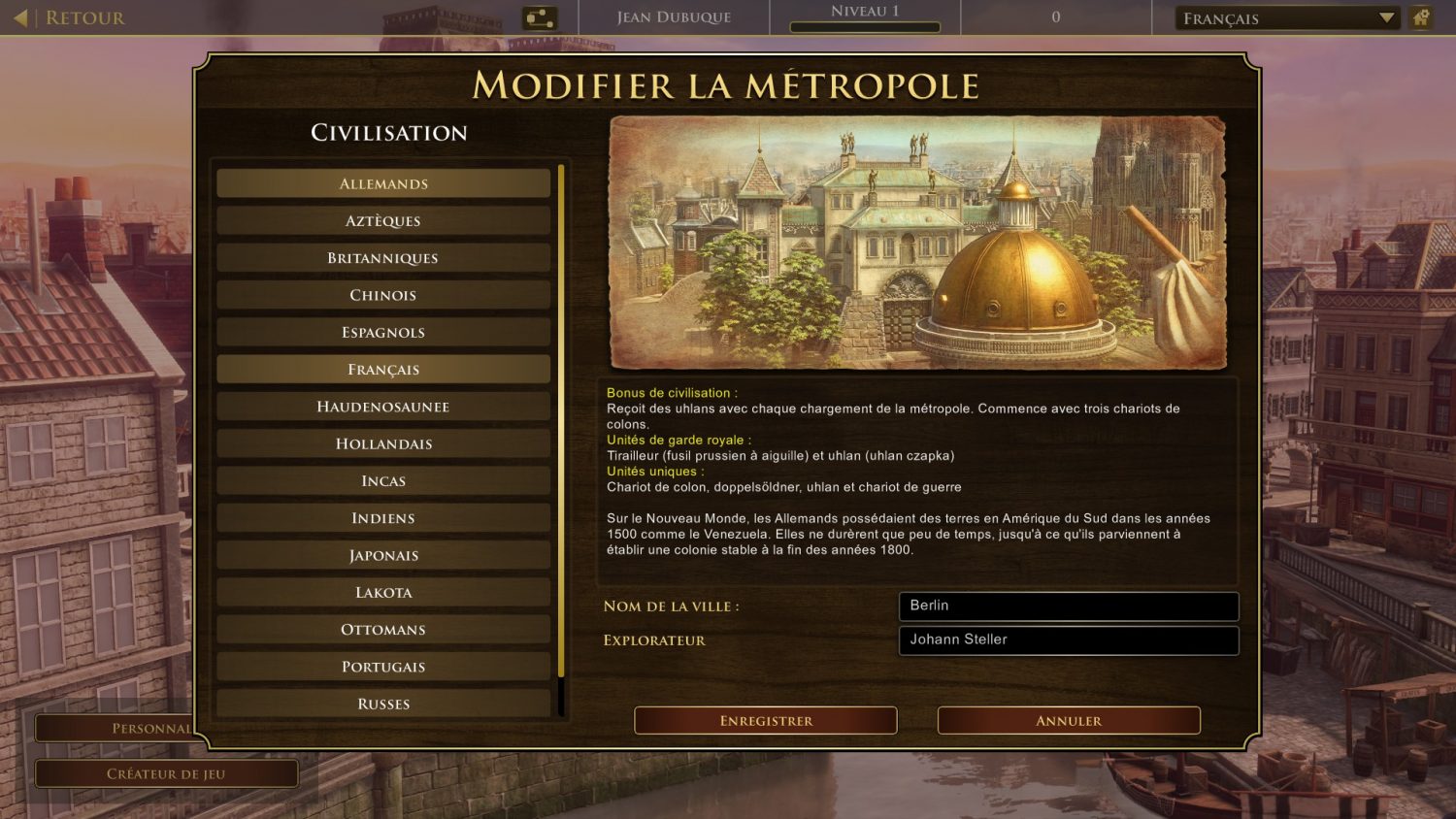Viewport: 1456px width, 819px height.
Task: Select the Allemands civilization
Action: click(x=383, y=183)
